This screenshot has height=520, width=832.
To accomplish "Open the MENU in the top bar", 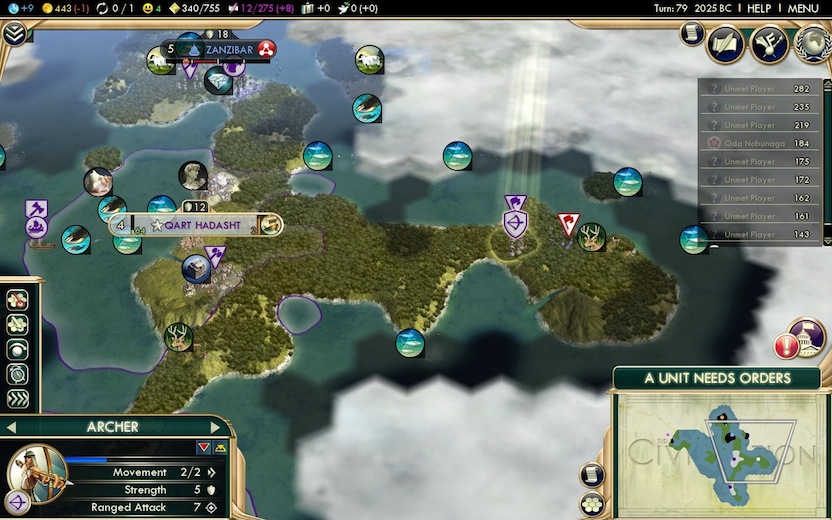I will (x=802, y=8).
